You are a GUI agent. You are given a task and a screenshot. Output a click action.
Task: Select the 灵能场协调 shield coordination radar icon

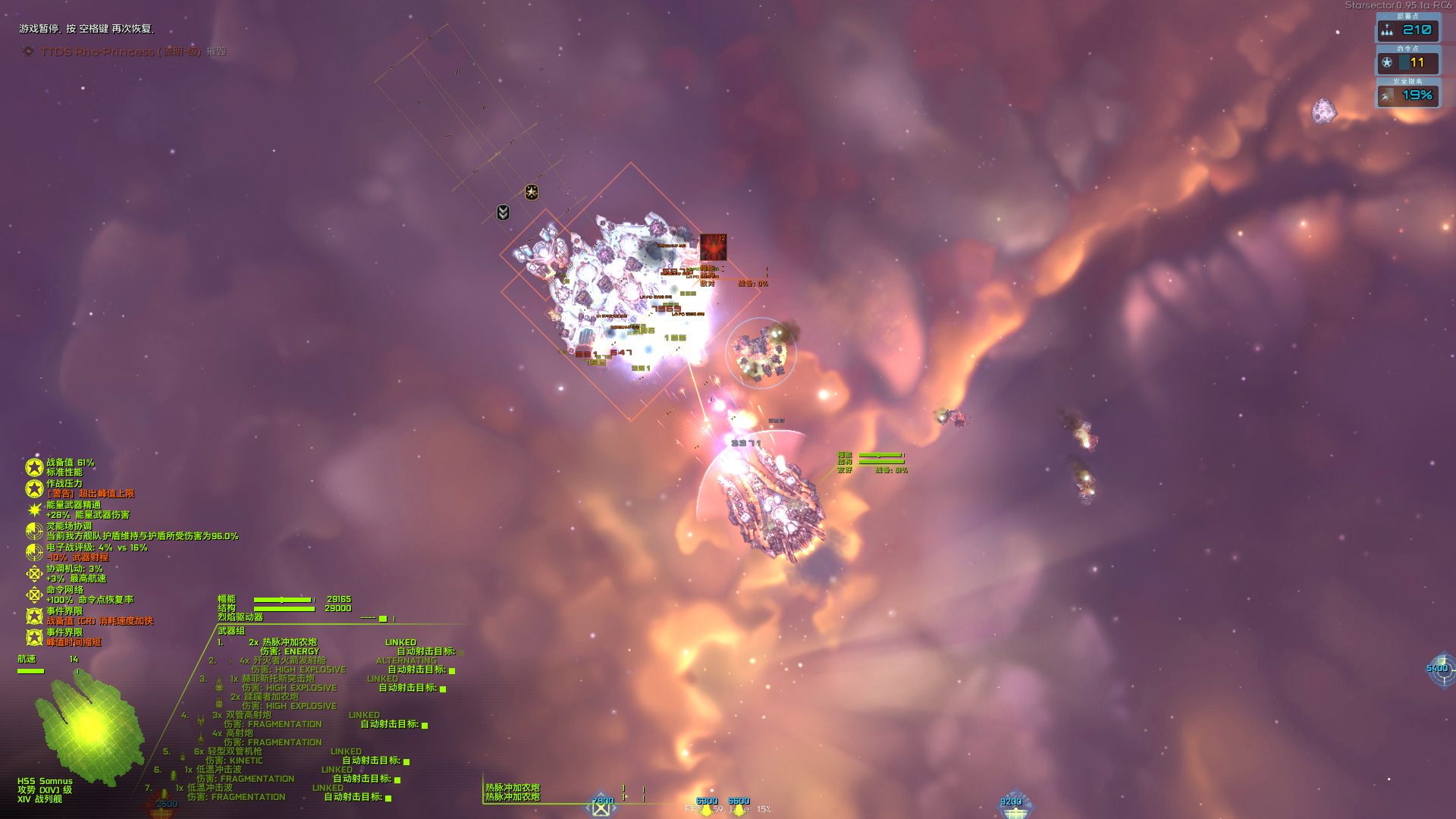tap(33, 531)
